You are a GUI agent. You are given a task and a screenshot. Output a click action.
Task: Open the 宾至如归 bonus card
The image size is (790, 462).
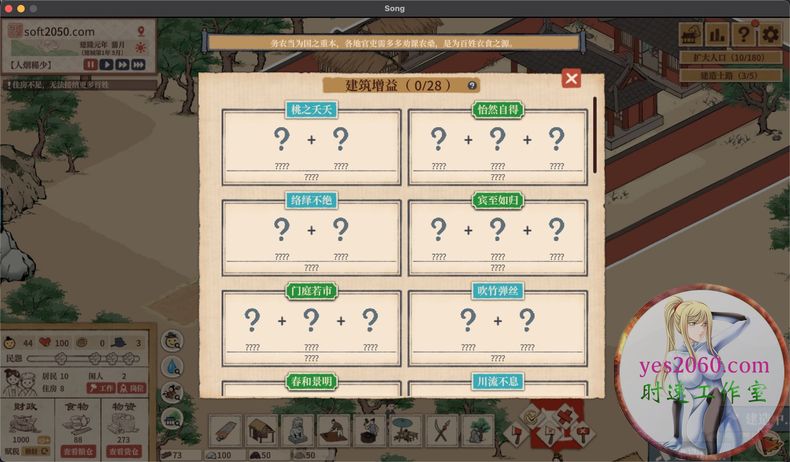coord(497,237)
